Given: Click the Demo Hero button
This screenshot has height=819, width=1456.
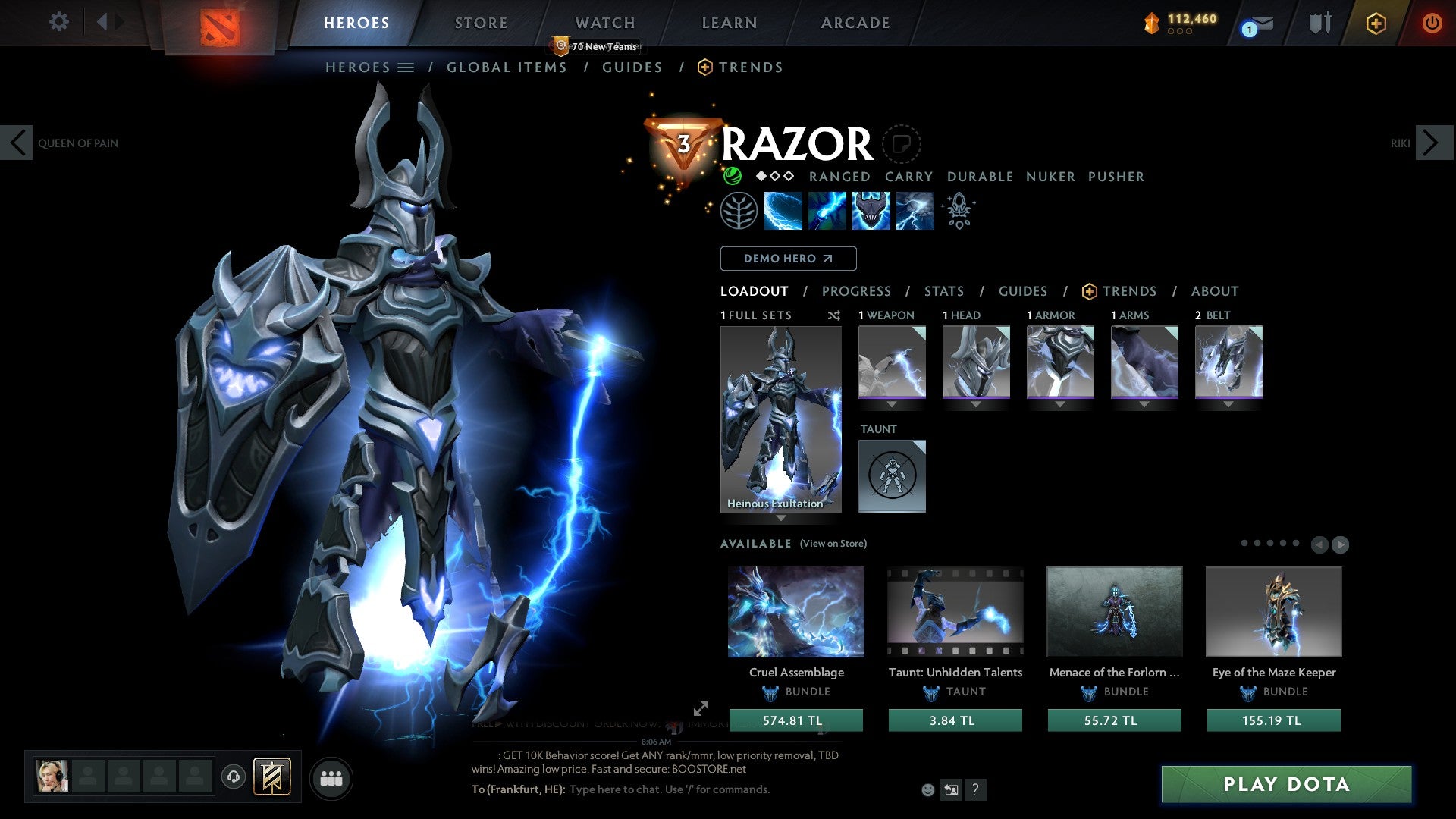Looking at the screenshot, I should click(788, 258).
